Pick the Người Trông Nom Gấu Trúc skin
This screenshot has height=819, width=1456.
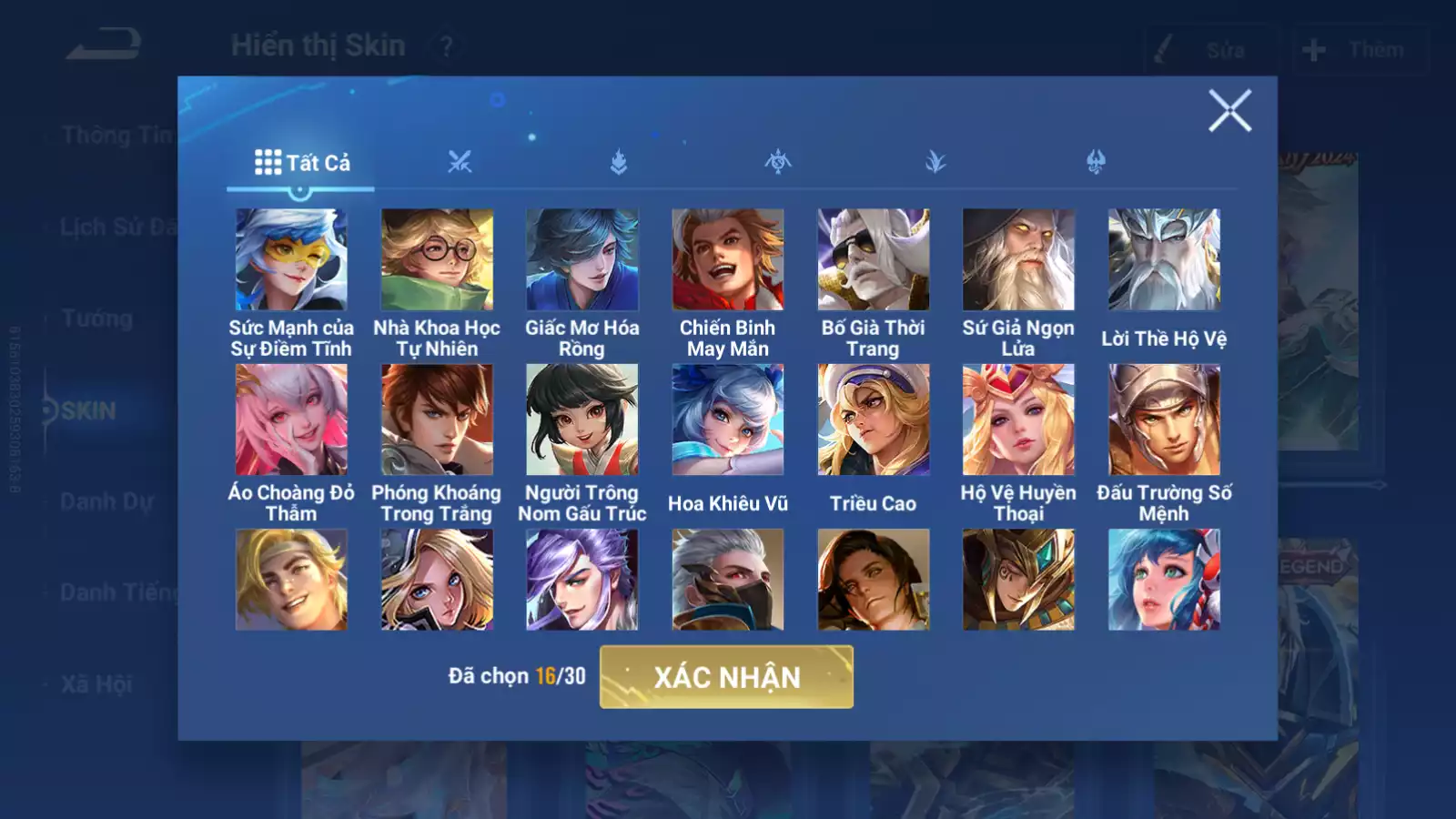pyautogui.click(x=582, y=420)
